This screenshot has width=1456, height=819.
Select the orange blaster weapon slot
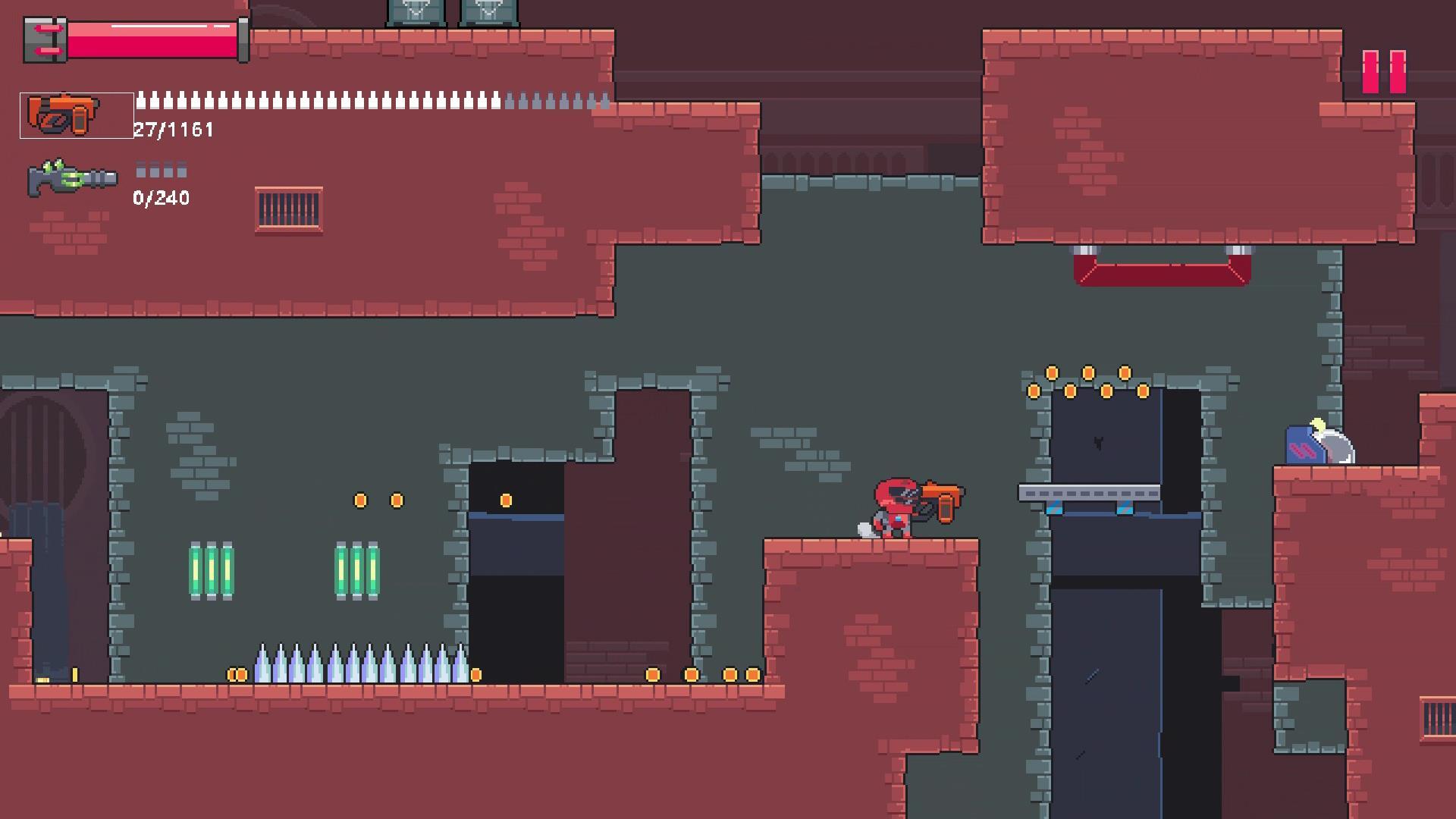point(77,115)
